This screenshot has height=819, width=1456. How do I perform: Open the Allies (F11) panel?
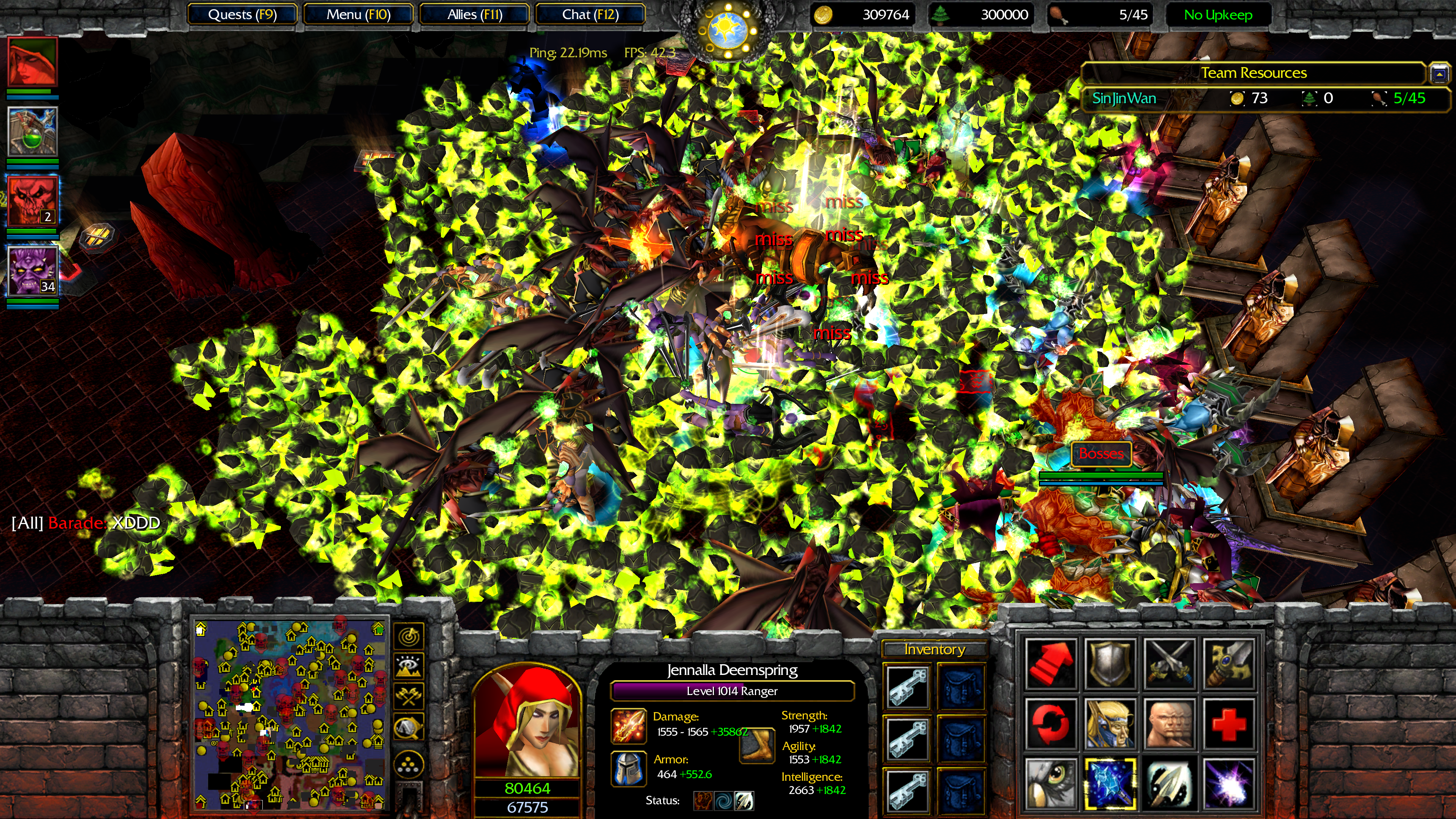[x=474, y=15]
